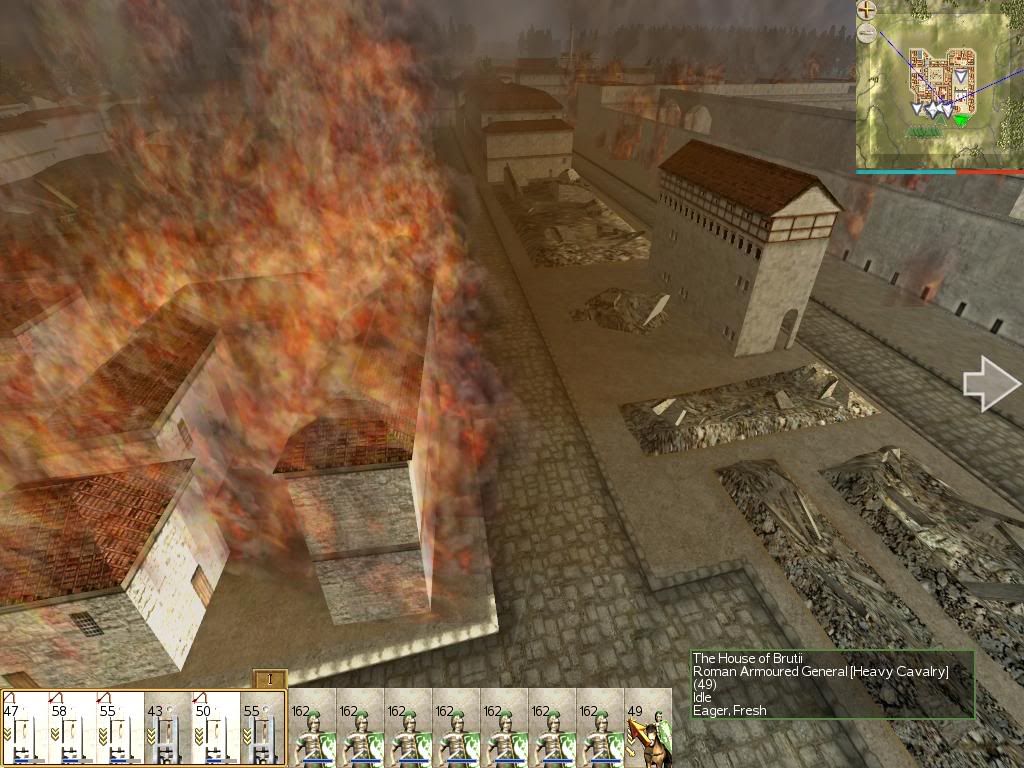Select the Roman Armoured General card with 49
Viewport: 1024px width, 768px height.
coord(648,728)
